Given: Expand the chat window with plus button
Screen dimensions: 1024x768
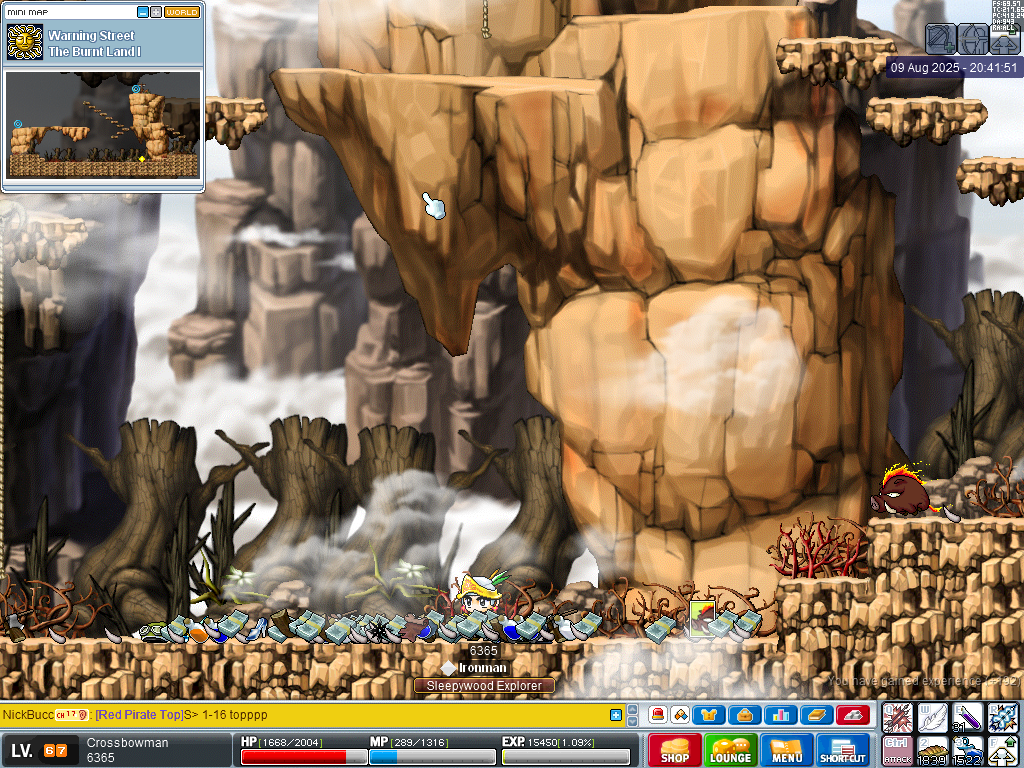Looking at the screenshot, I should pos(616,715).
